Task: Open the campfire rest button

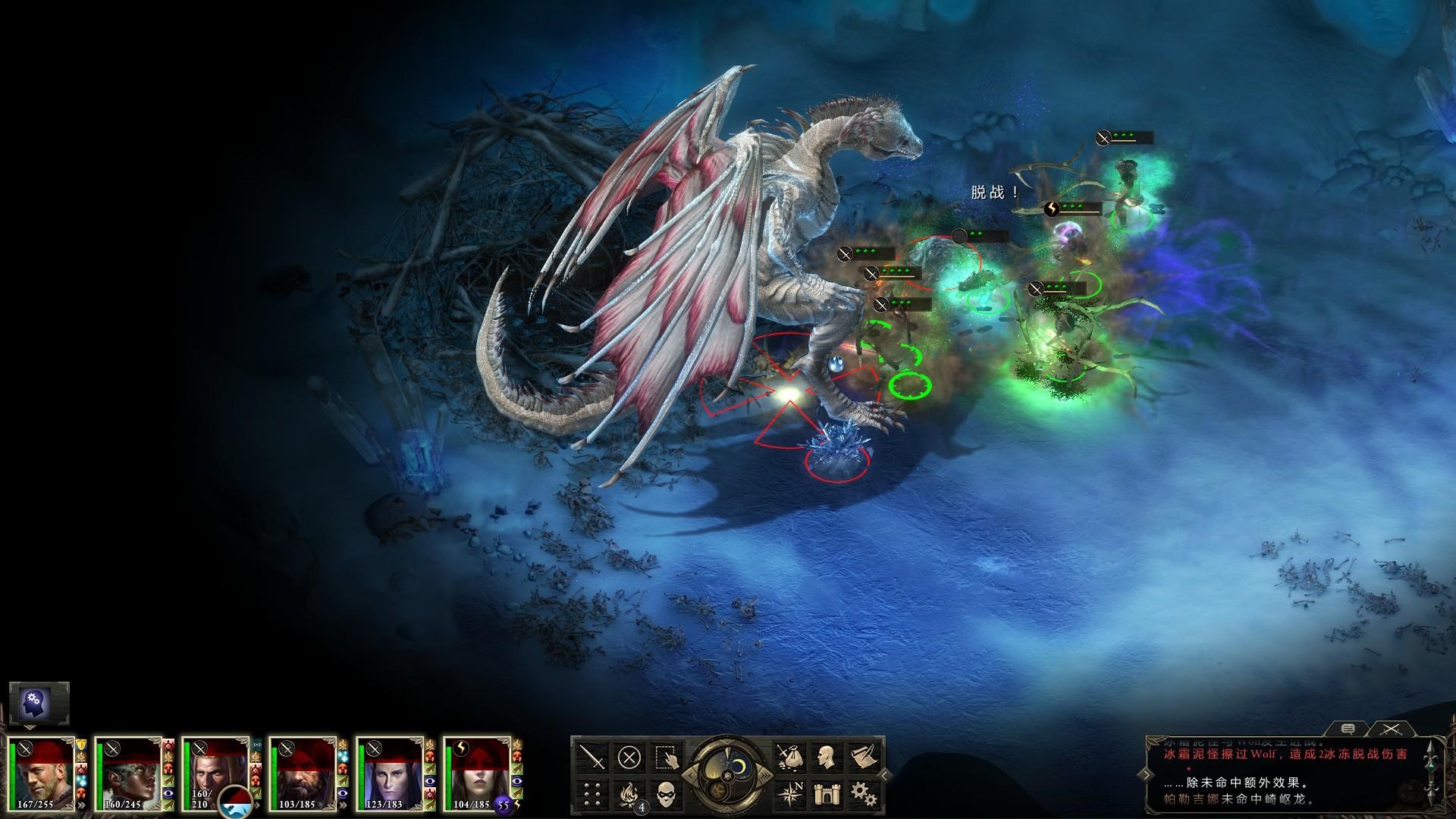Action: pyautogui.click(x=629, y=793)
